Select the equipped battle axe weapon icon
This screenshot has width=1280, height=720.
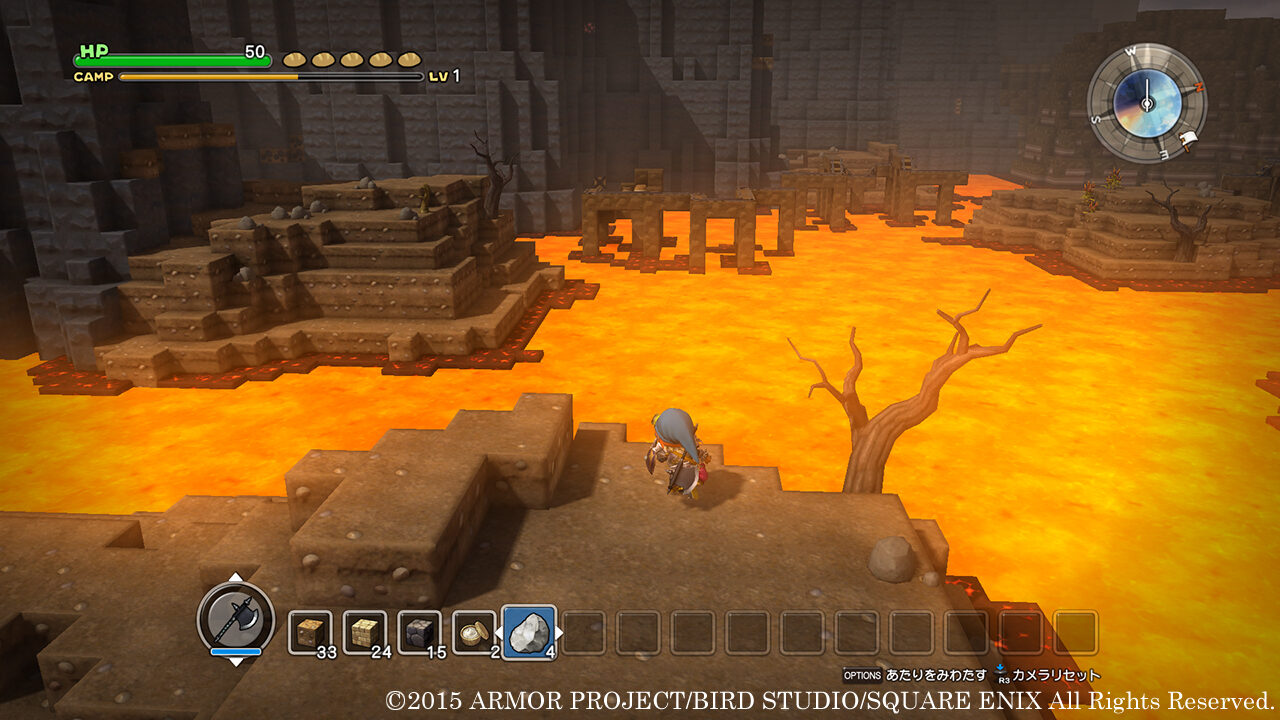(236, 618)
